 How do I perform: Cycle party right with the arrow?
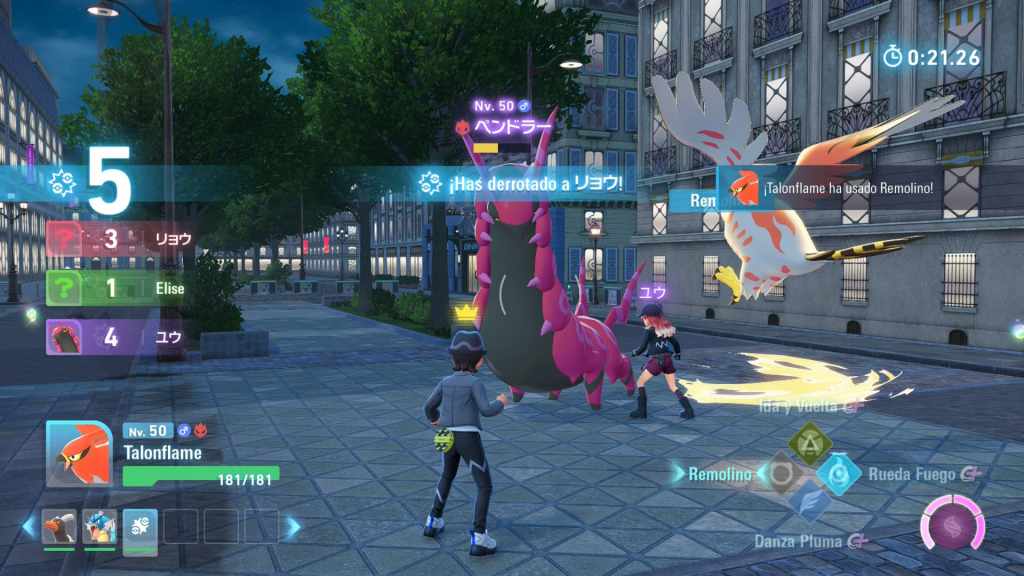pyautogui.click(x=293, y=525)
